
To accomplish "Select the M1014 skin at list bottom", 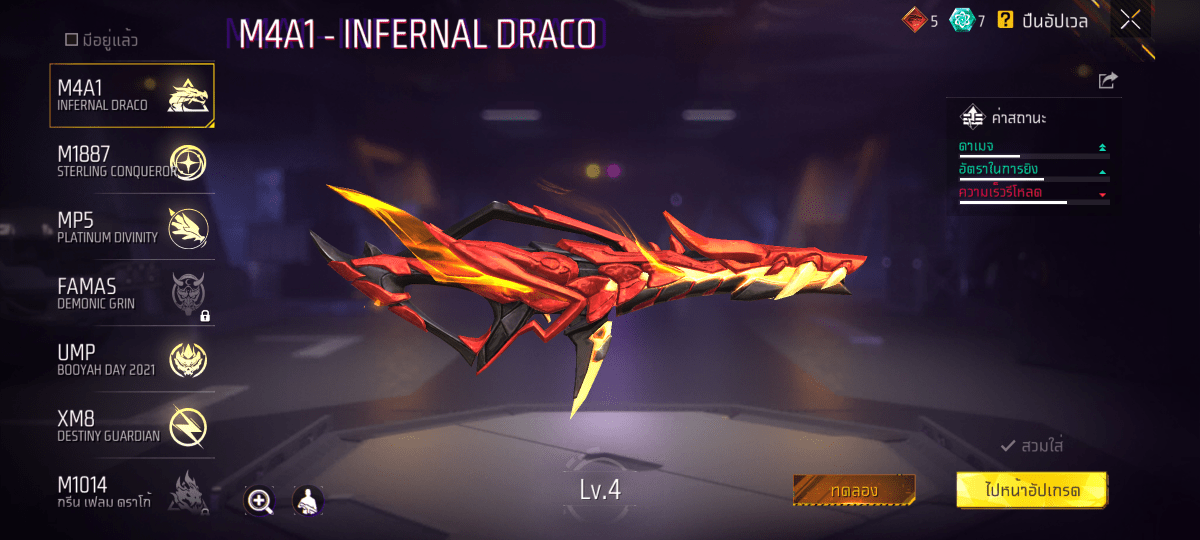I will [x=131, y=491].
